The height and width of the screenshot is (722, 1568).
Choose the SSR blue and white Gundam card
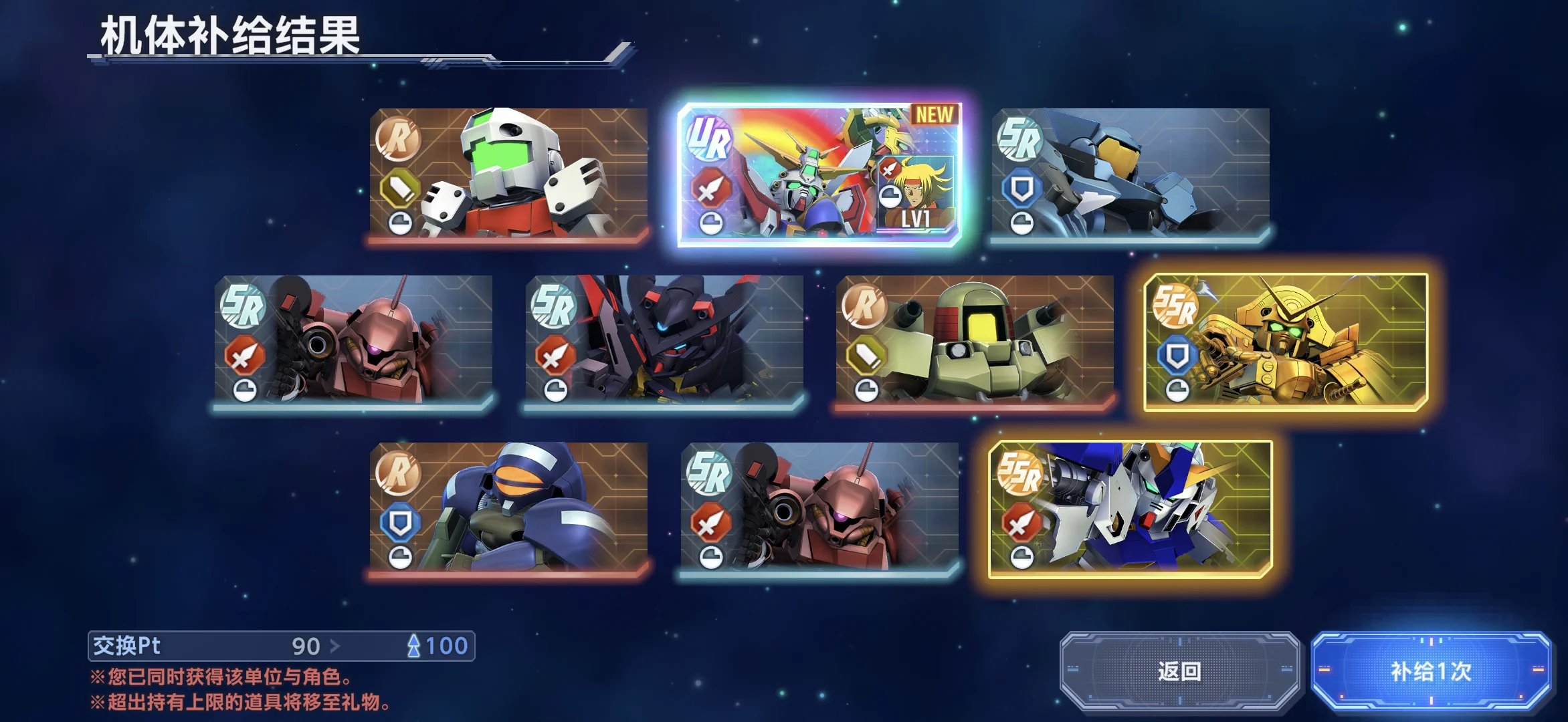click(x=1130, y=508)
